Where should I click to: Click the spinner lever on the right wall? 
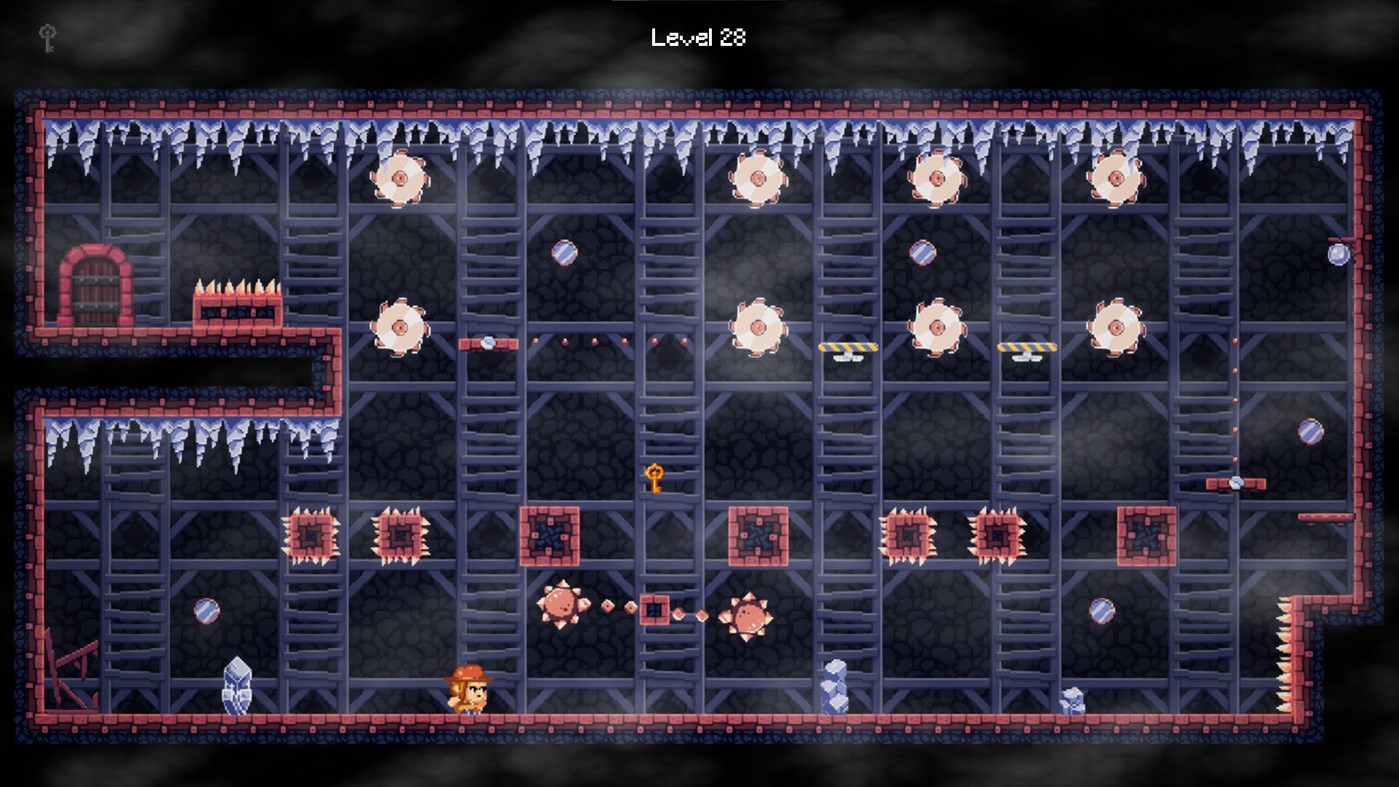1238,483
